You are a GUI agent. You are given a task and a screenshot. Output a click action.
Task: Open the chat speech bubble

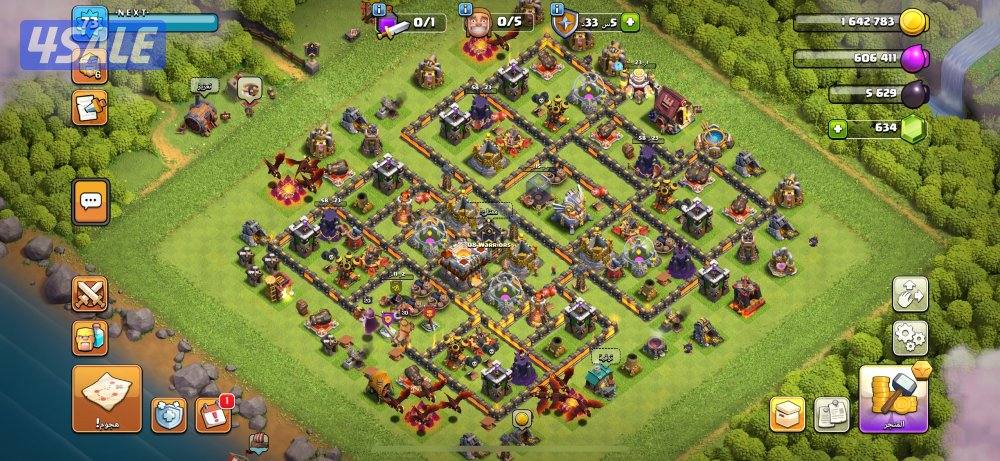click(90, 202)
